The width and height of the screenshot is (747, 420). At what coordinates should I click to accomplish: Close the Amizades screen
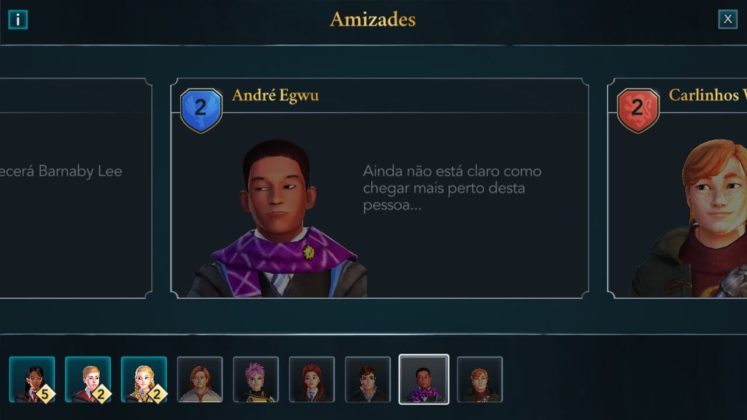pos(727,19)
